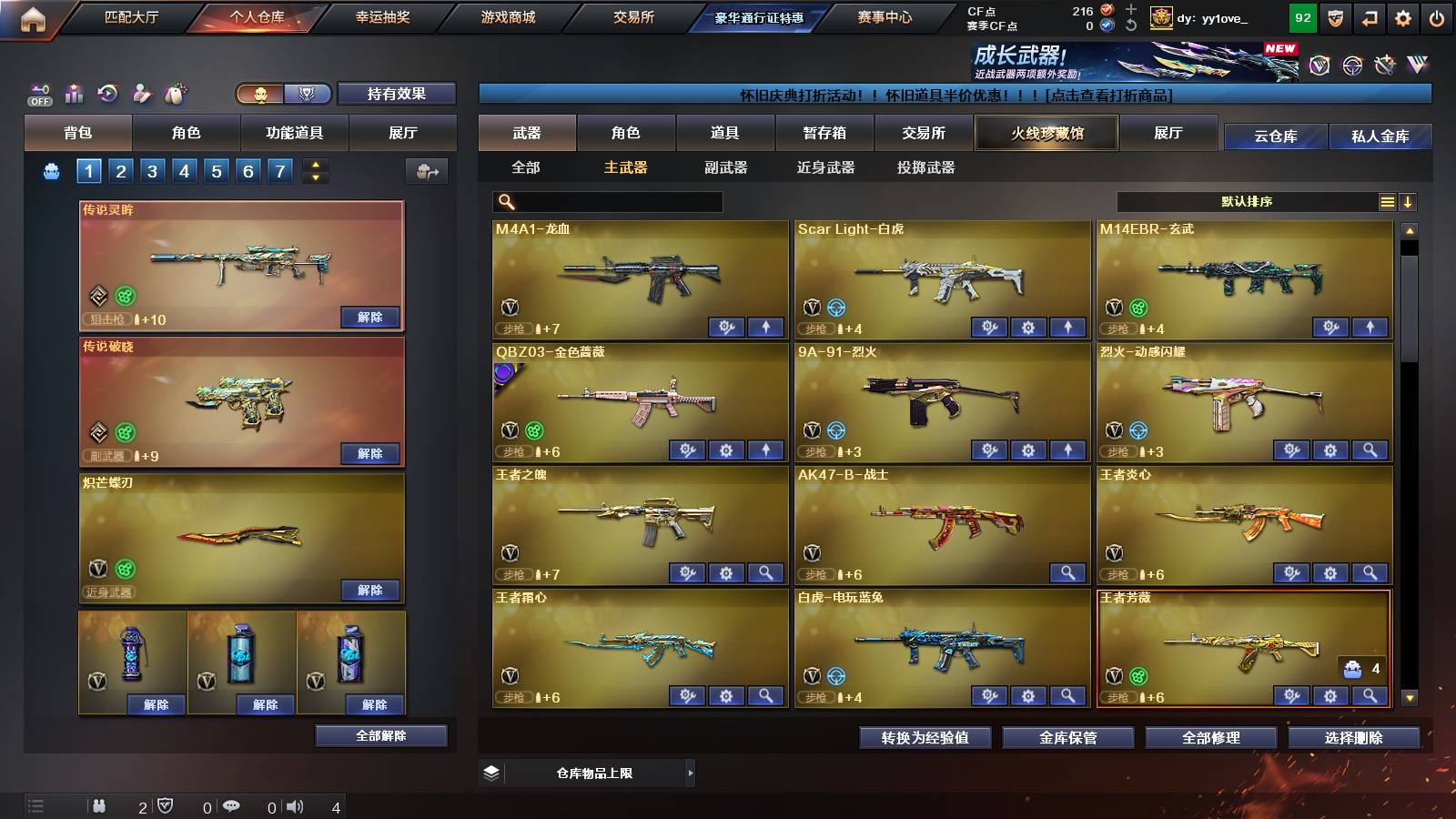This screenshot has width=1456, height=819.
Task: Toggle the OFF key switch in the sidebar
Action: pos(38,95)
